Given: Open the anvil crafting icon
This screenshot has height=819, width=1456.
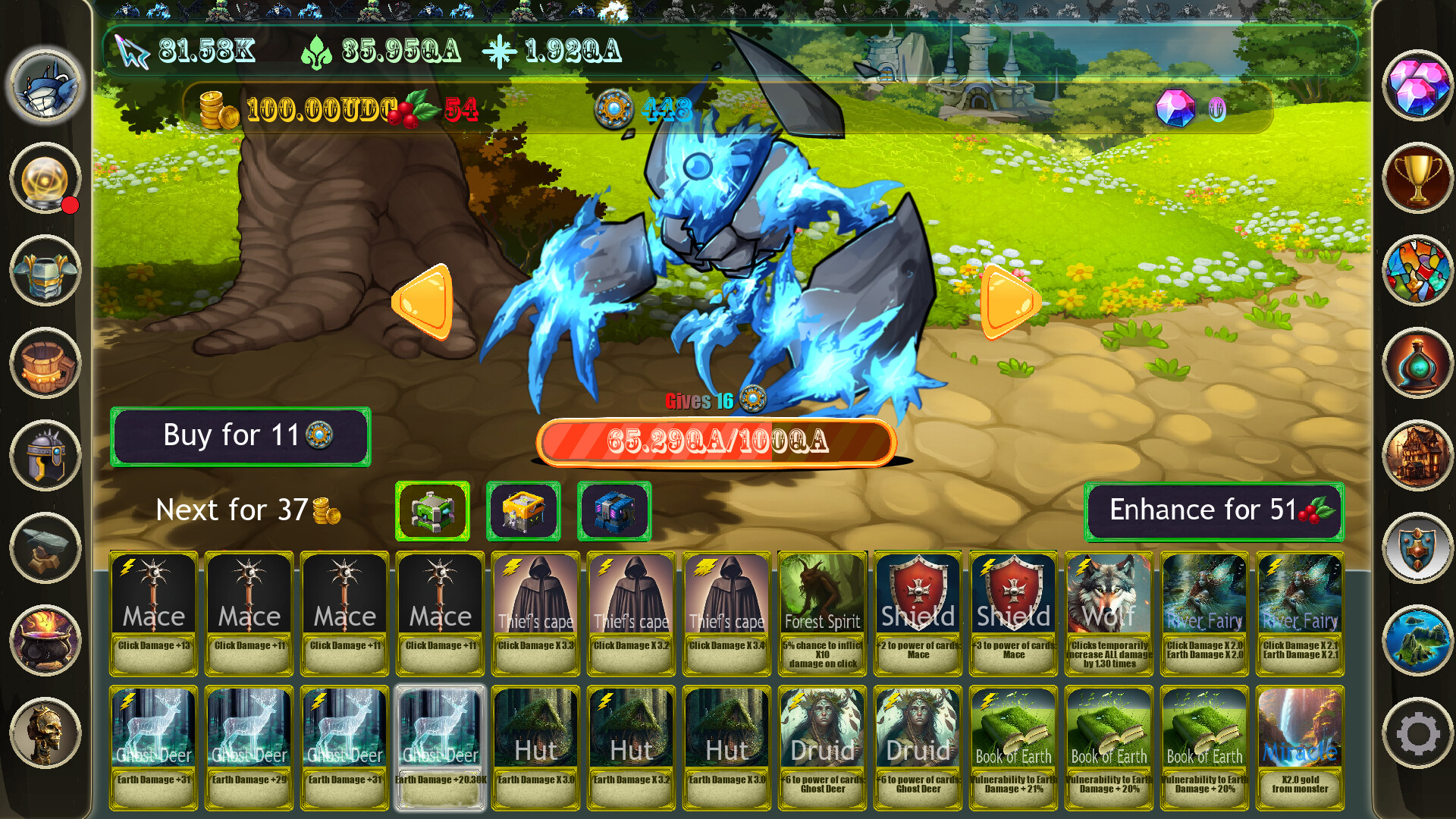Looking at the screenshot, I should [x=44, y=548].
